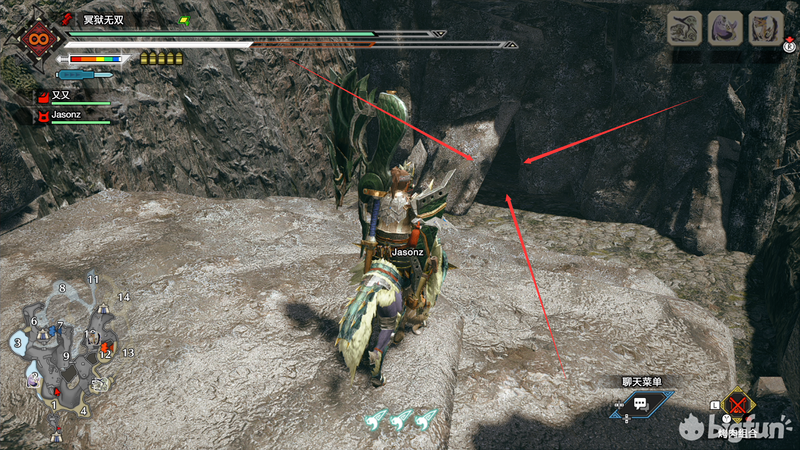Click the purple monster marker on minimap
Viewport: 800px width, 450px height.
[x=34, y=379]
